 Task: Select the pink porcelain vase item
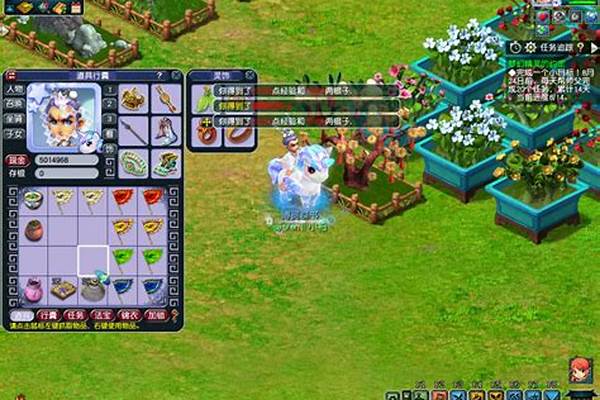click(34, 290)
